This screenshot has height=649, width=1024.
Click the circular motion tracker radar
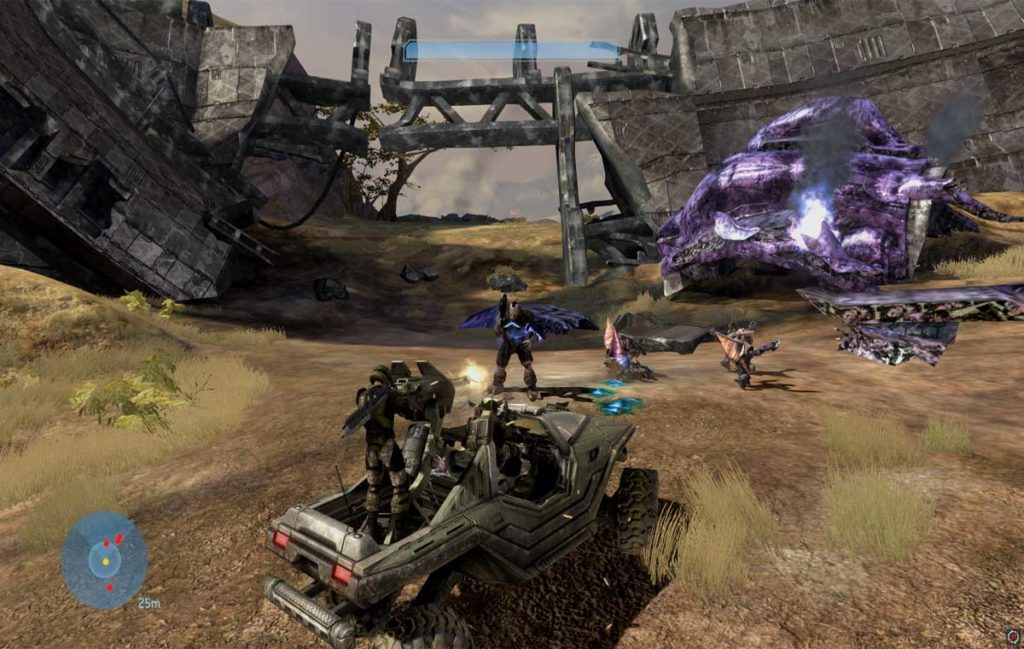point(104,560)
